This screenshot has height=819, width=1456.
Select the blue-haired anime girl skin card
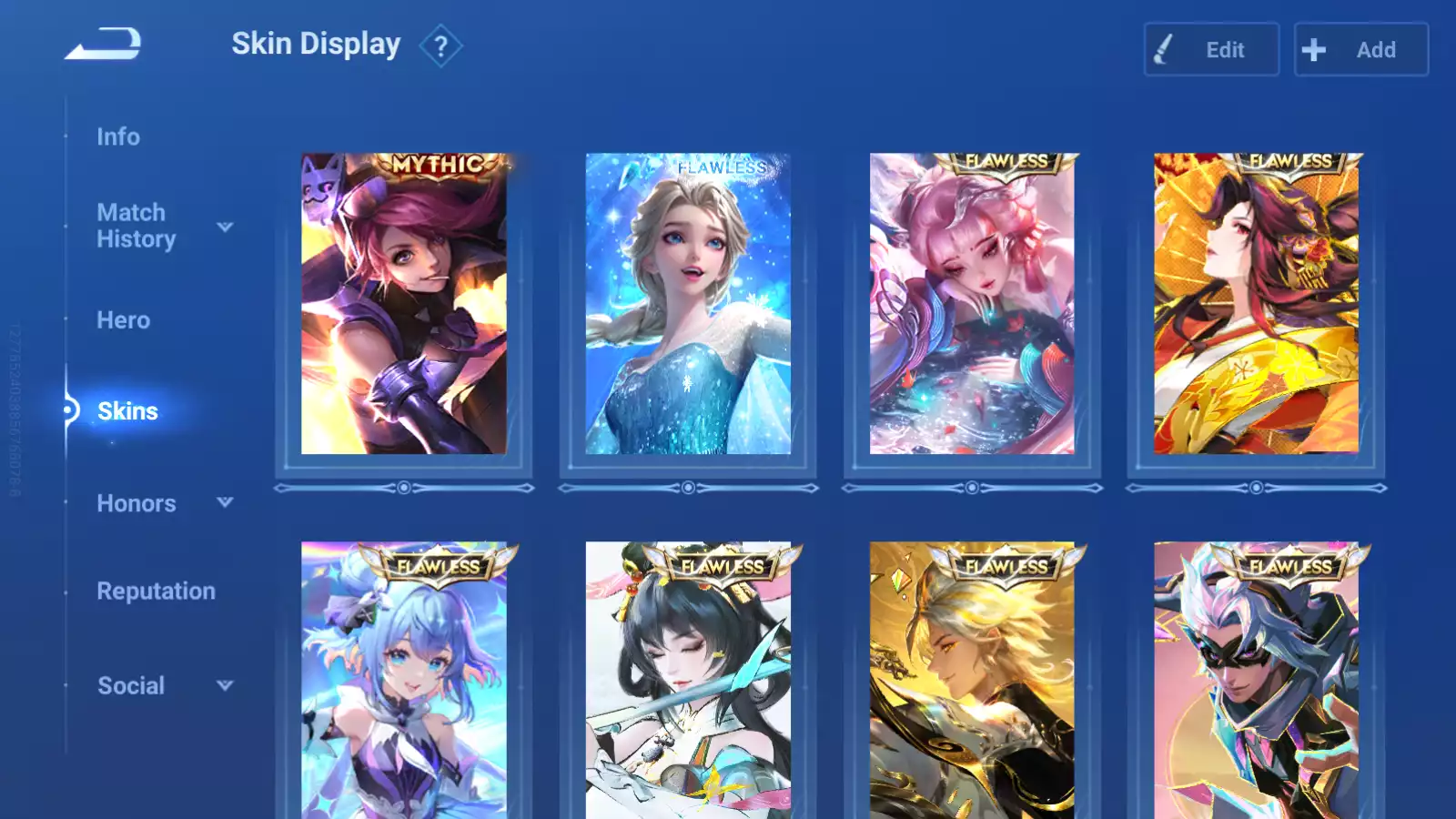pos(404,681)
